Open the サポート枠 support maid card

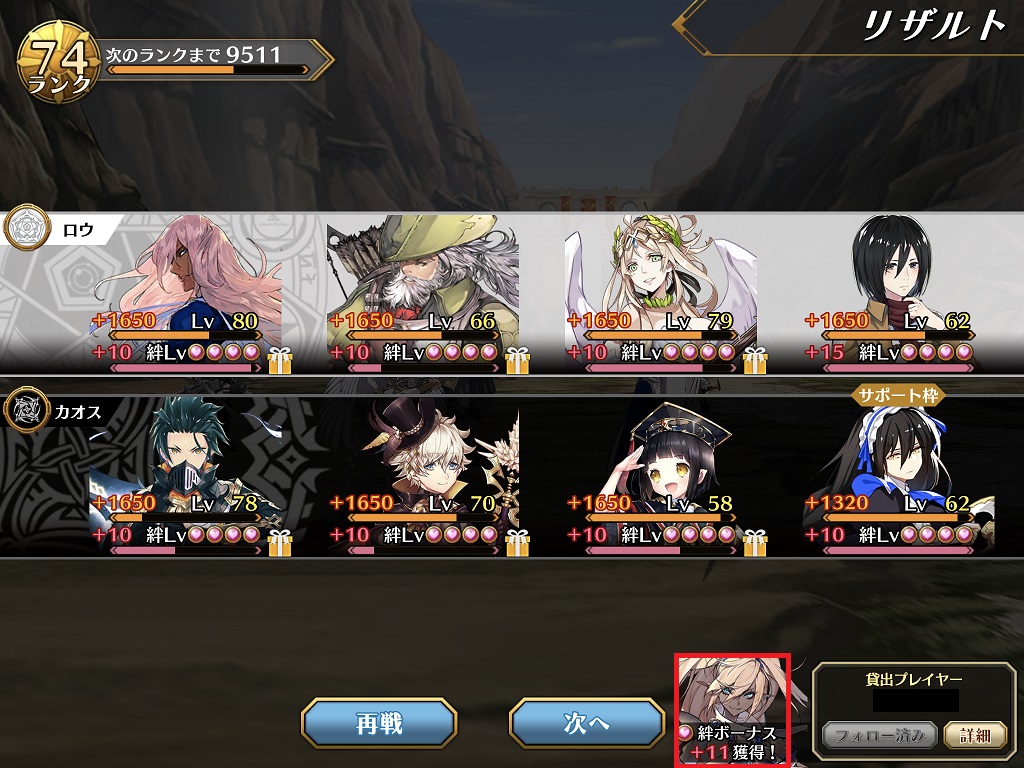(x=898, y=470)
